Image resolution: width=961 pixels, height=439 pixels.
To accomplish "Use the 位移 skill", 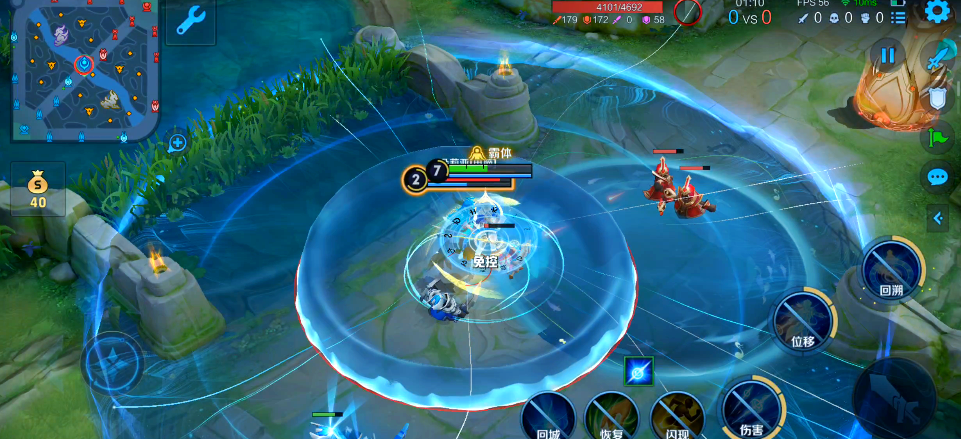I will point(804,319).
